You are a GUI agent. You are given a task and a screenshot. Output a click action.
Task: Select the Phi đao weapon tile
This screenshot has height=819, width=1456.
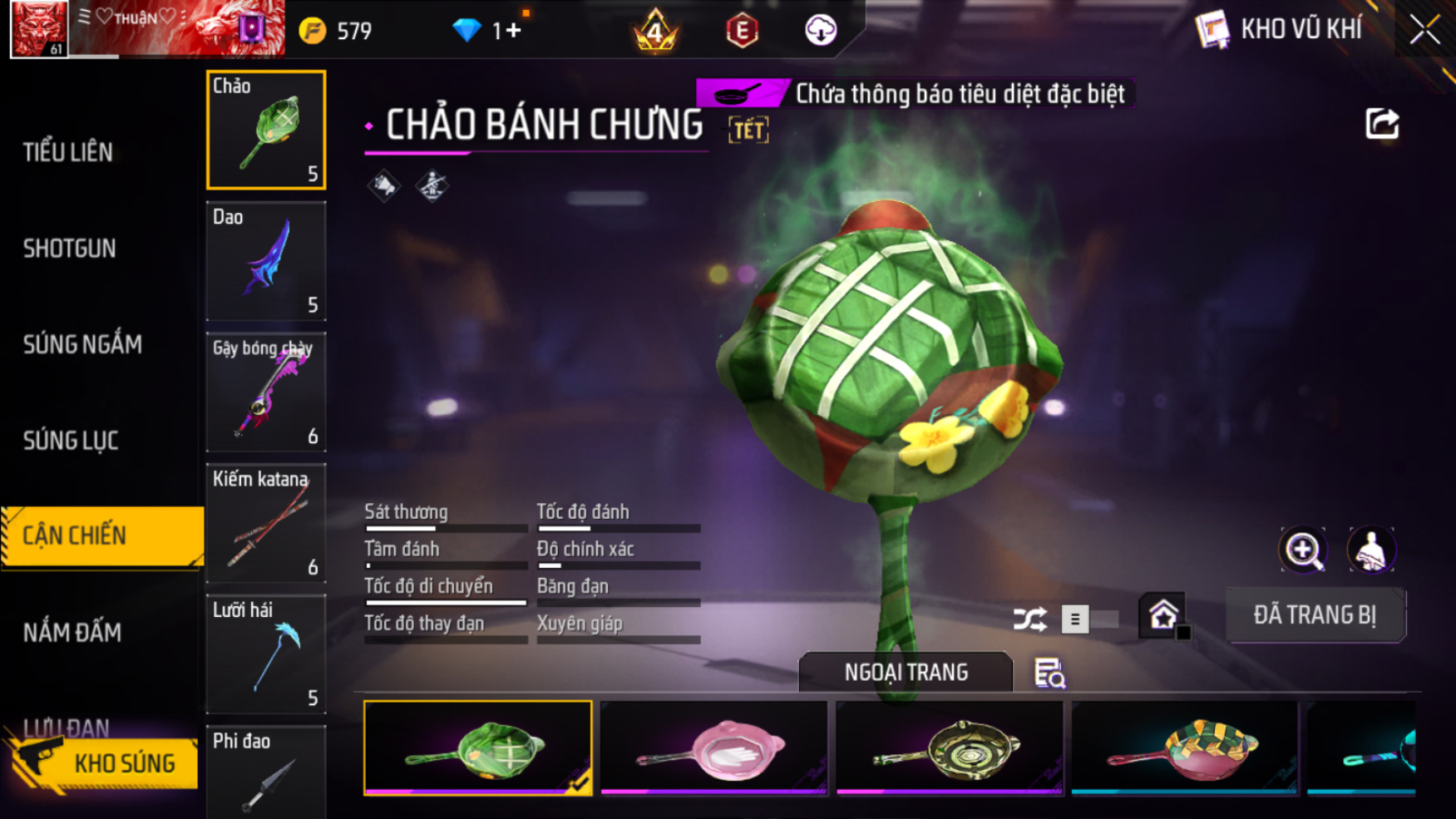pyautogui.click(x=266, y=773)
